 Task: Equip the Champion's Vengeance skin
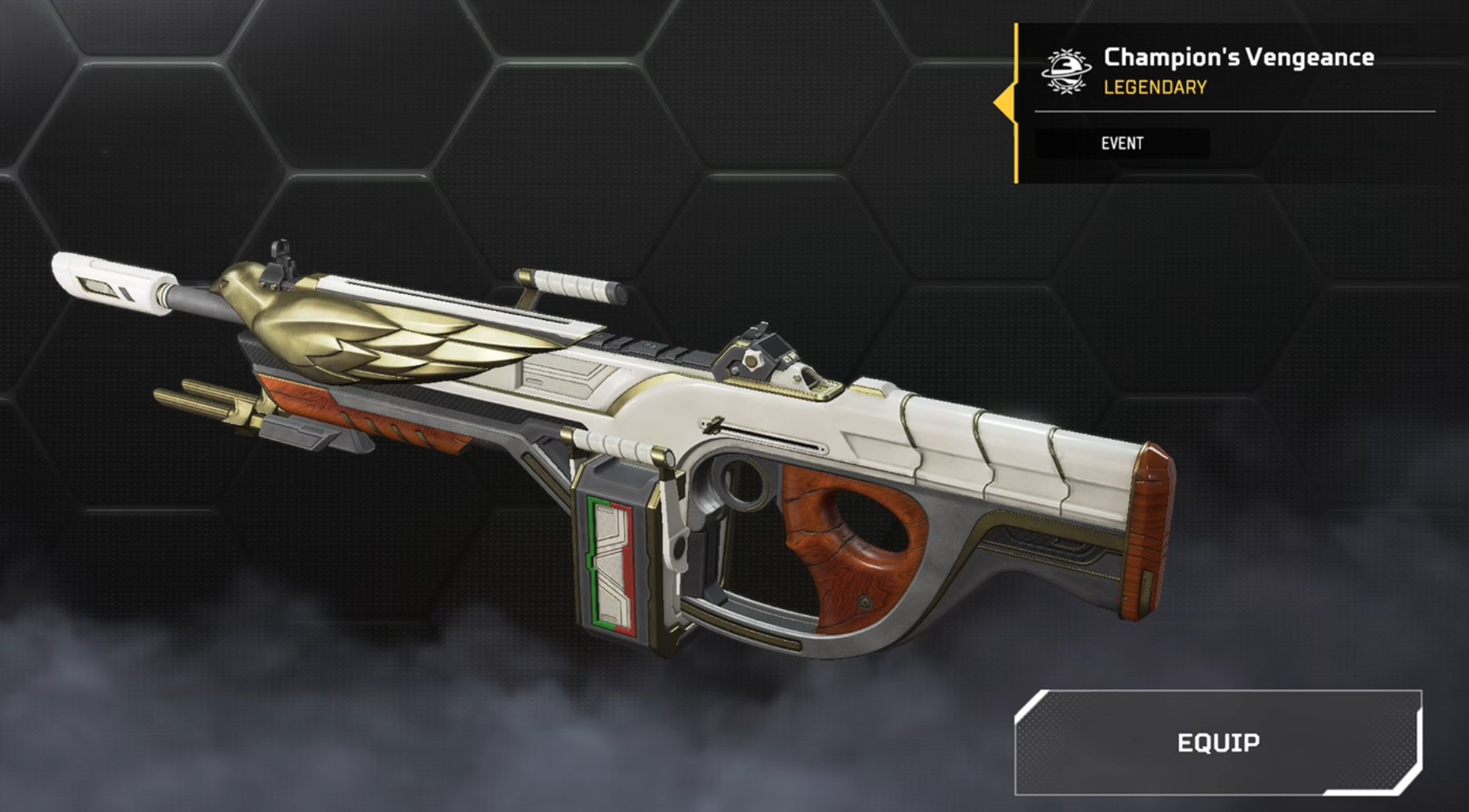pyautogui.click(x=1218, y=743)
